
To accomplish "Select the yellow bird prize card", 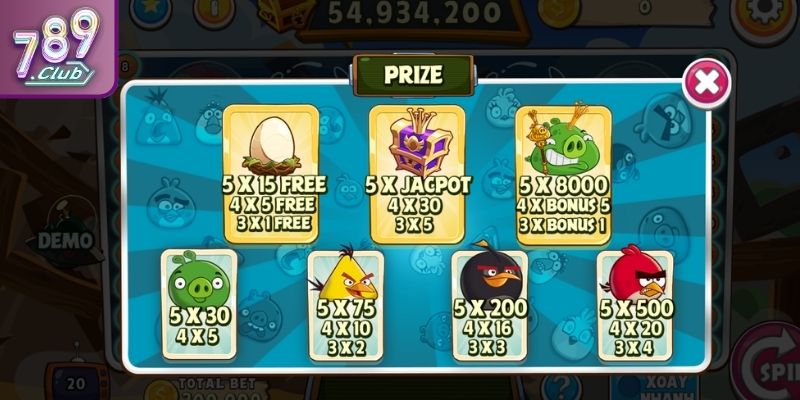I will pos(345,304).
